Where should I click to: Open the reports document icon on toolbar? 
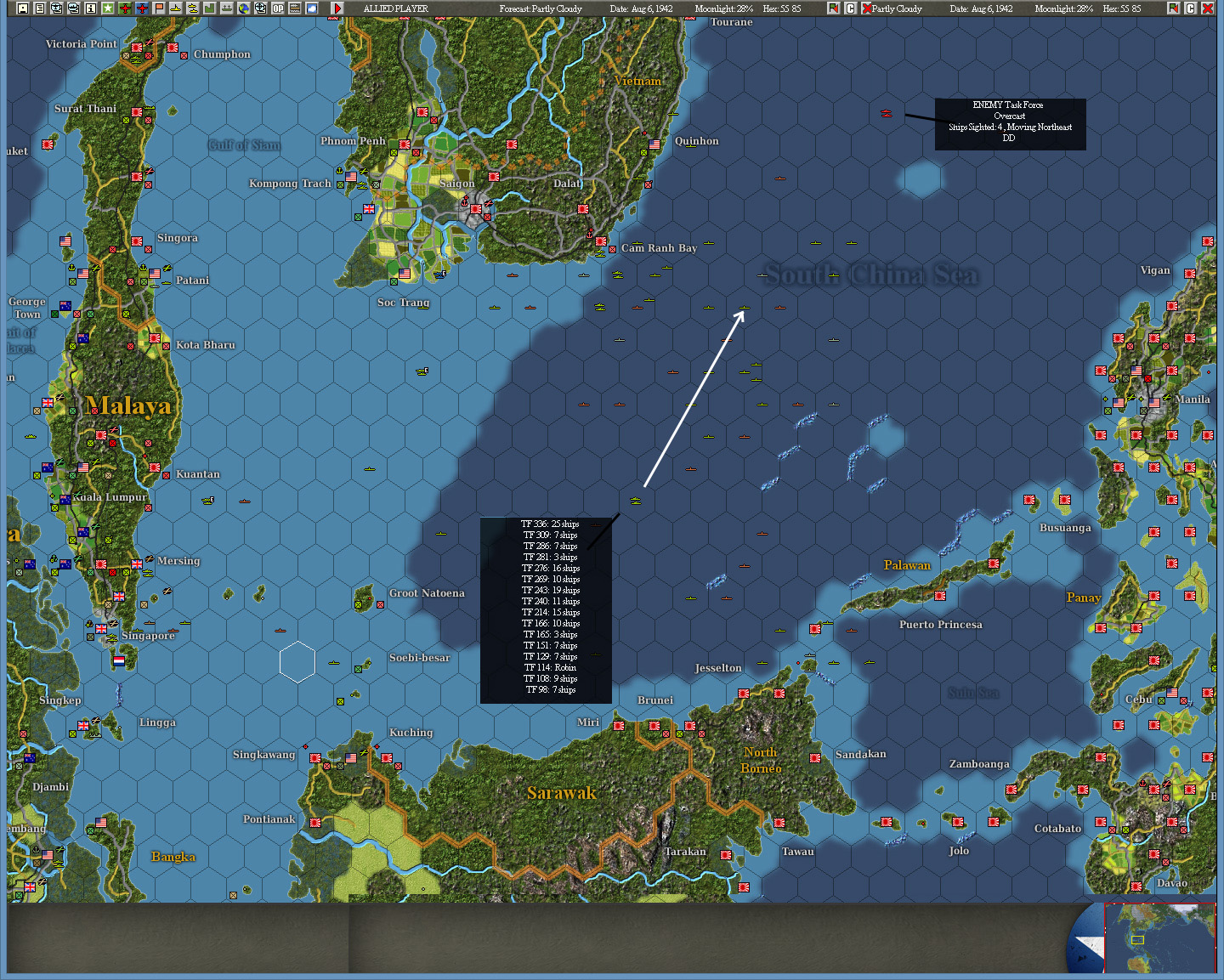coord(40,8)
